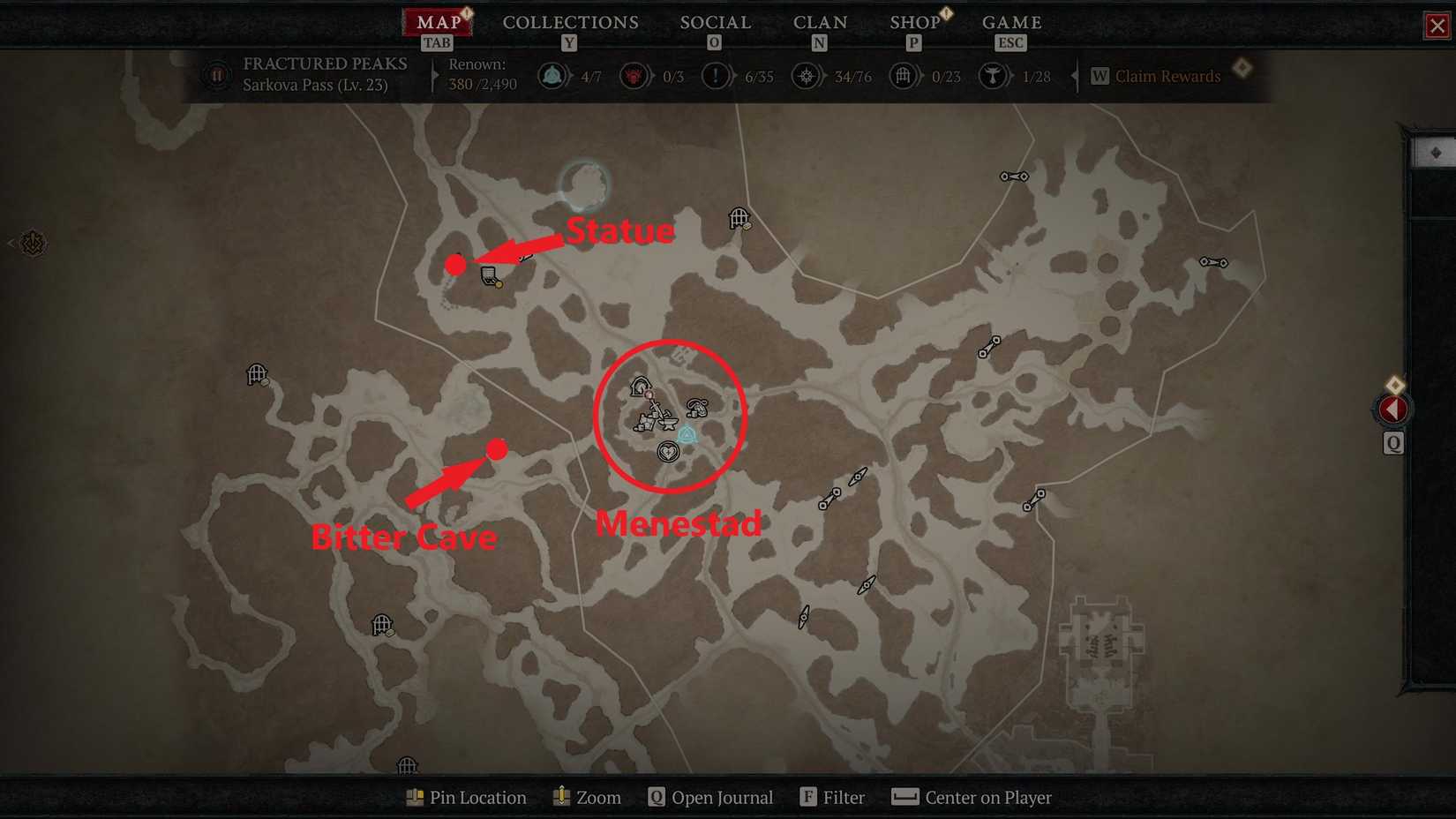Toggle the world map arrow on the right edge
The image size is (1456, 819).
coord(1392,408)
